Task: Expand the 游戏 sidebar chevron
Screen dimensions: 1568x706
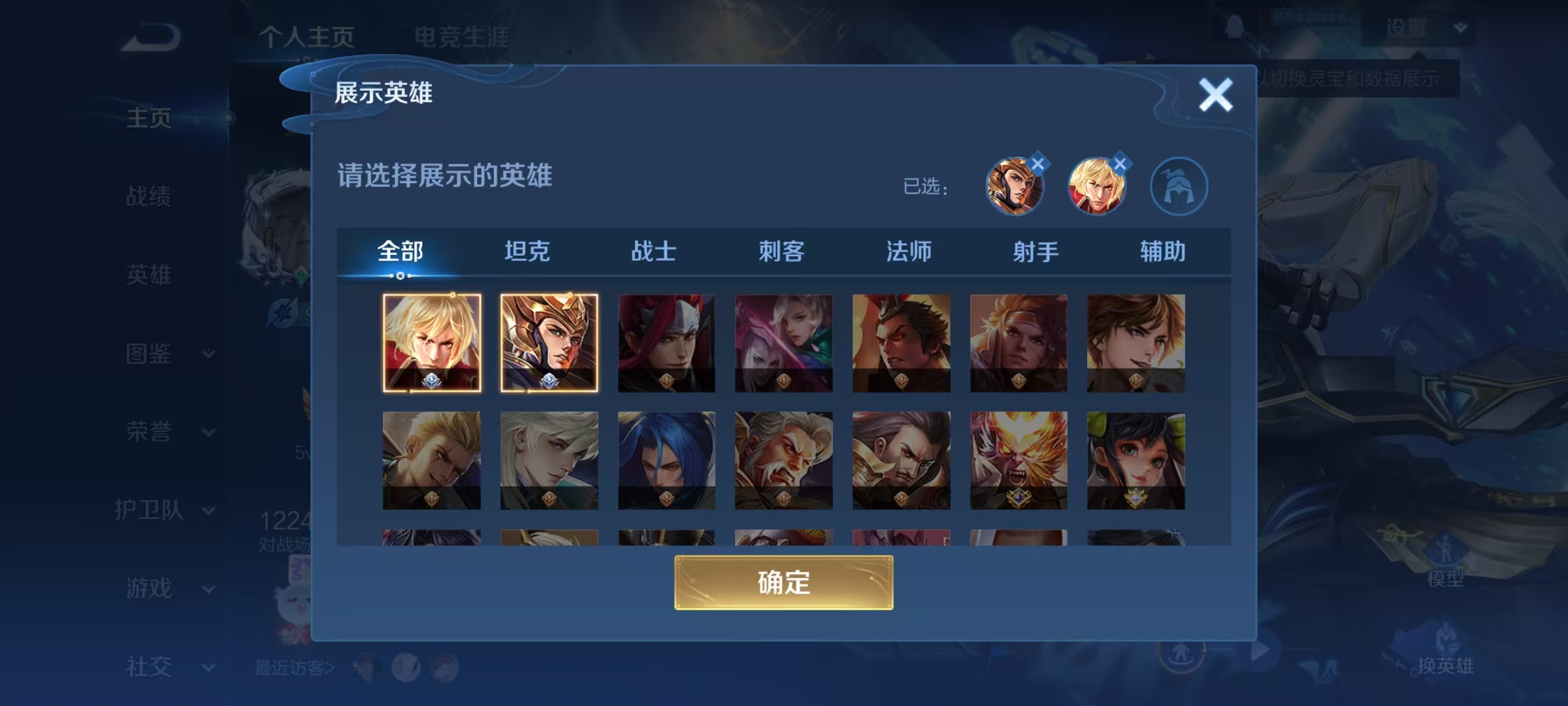Action: click(x=208, y=590)
